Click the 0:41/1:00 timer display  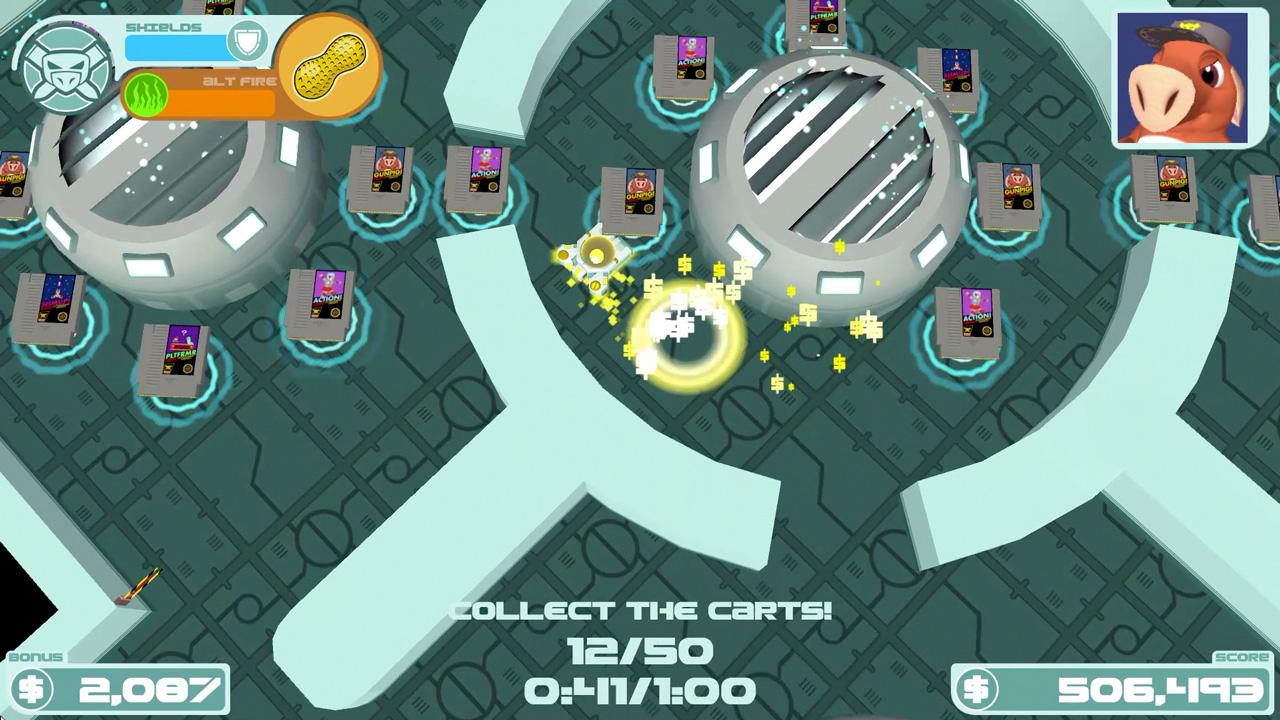640,690
